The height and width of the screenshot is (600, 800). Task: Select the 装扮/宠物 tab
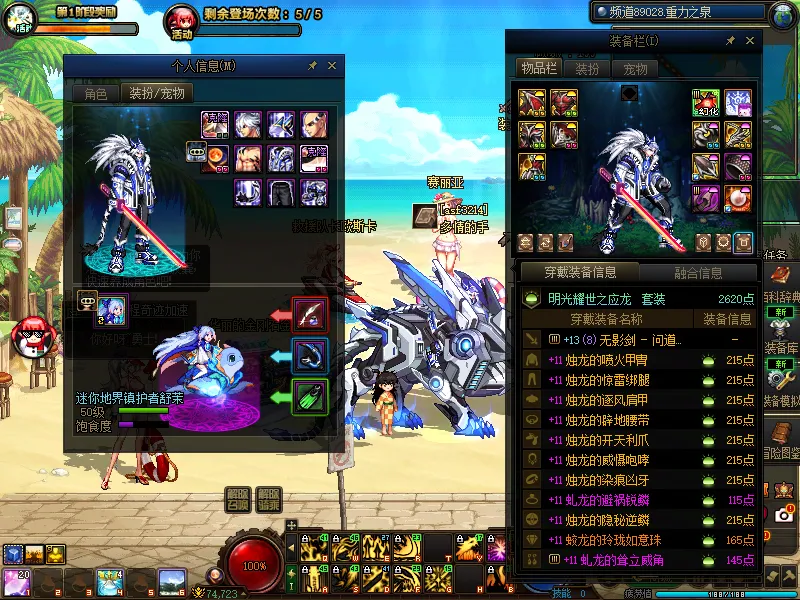[x=158, y=94]
